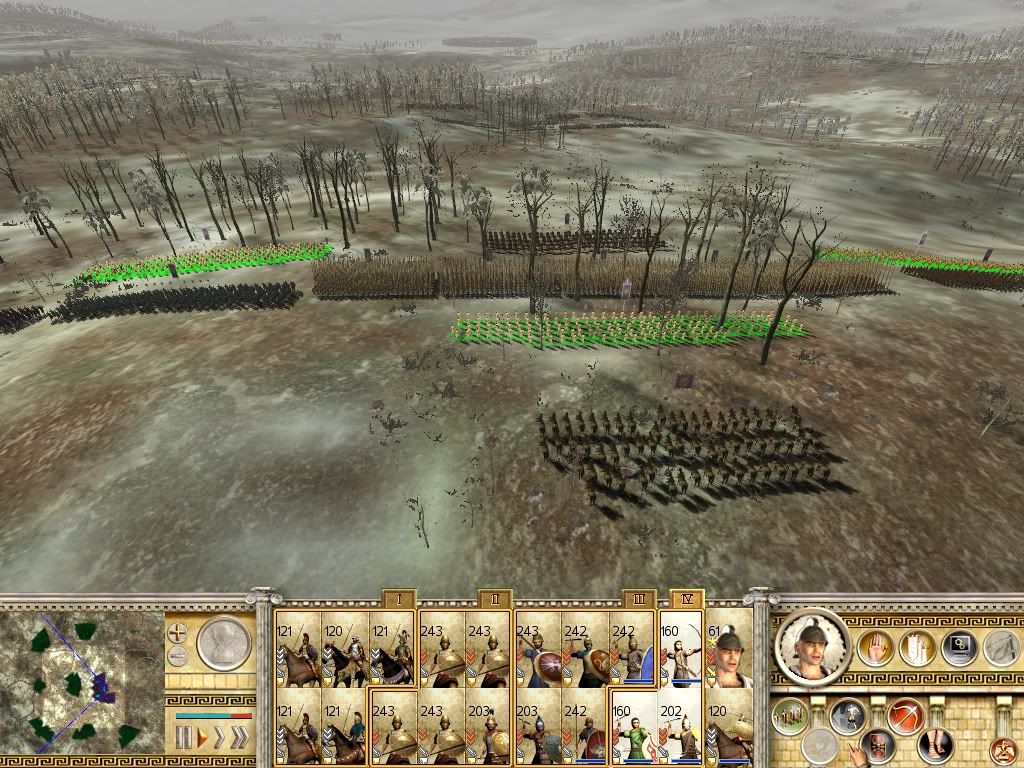Zoom in the minimap with plus button
The height and width of the screenshot is (768, 1024).
[177, 633]
